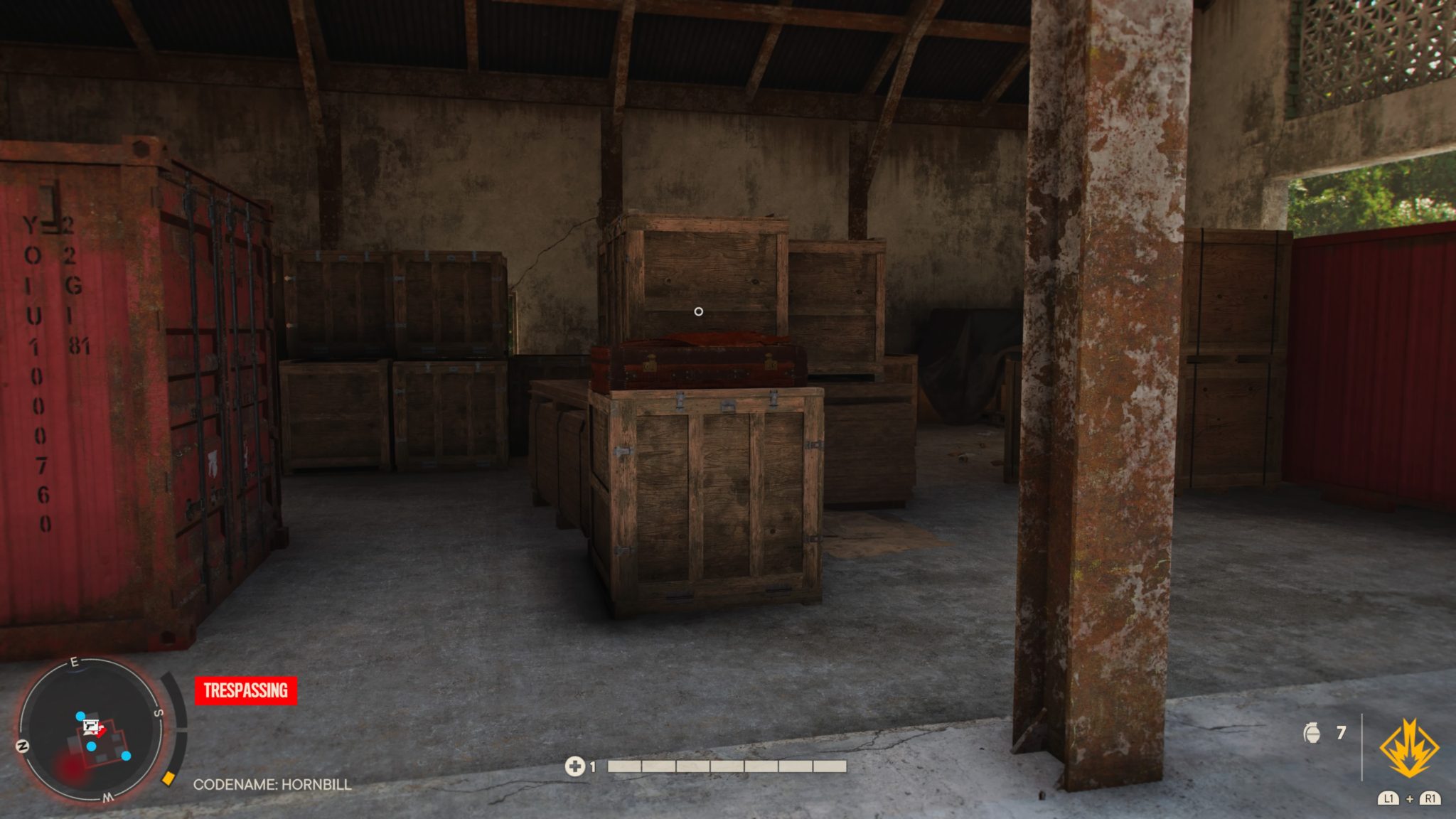Click the West letter on the minimap ring
Screen dimensions: 1456x819
(x=107, y=797)
